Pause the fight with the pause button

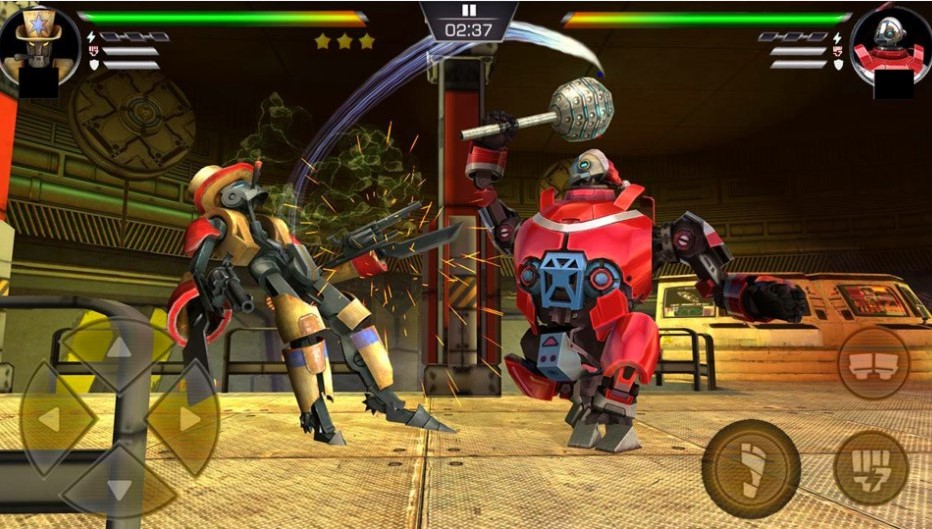(x=468, y=11)
